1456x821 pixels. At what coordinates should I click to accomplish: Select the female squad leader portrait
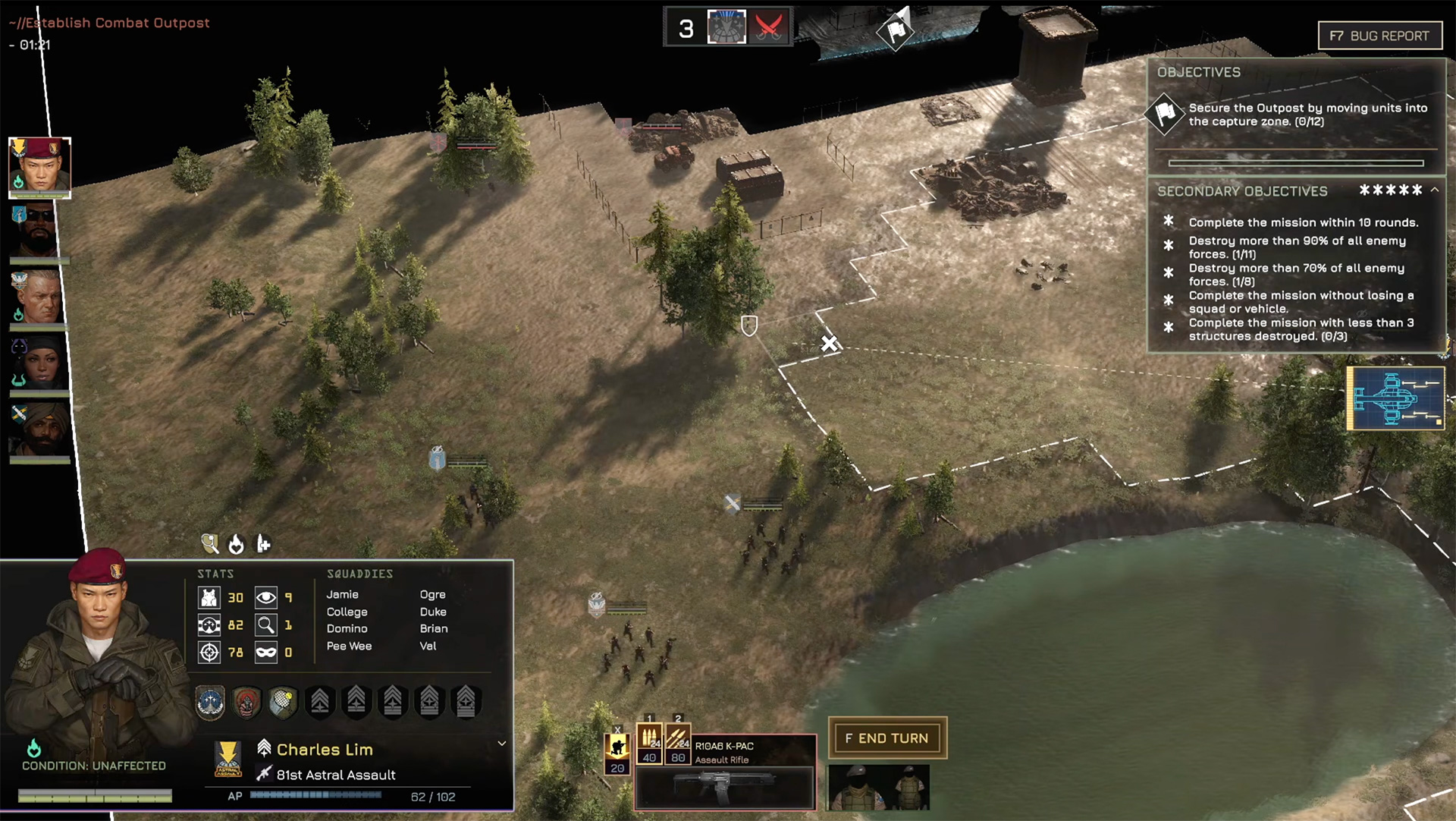click(39, 363)
